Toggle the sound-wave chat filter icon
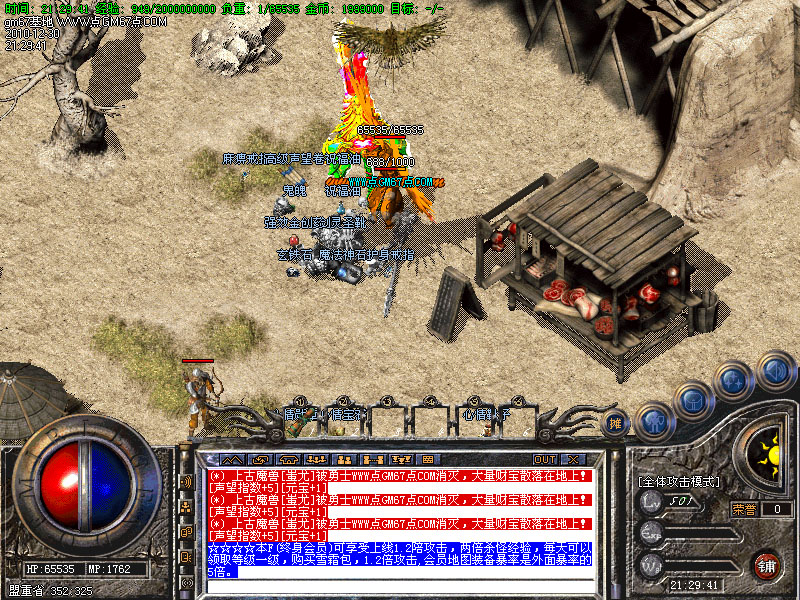Viewport: 800px width, 600px height. click(186, 481)
